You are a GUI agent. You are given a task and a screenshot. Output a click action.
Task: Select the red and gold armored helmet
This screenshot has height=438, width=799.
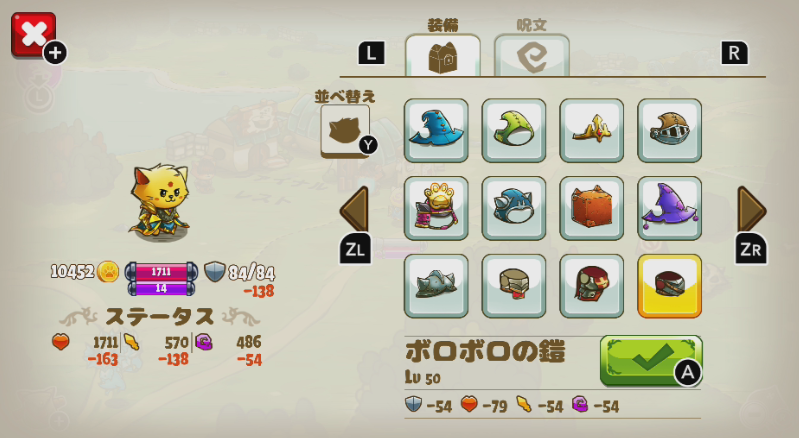[592, 286]
